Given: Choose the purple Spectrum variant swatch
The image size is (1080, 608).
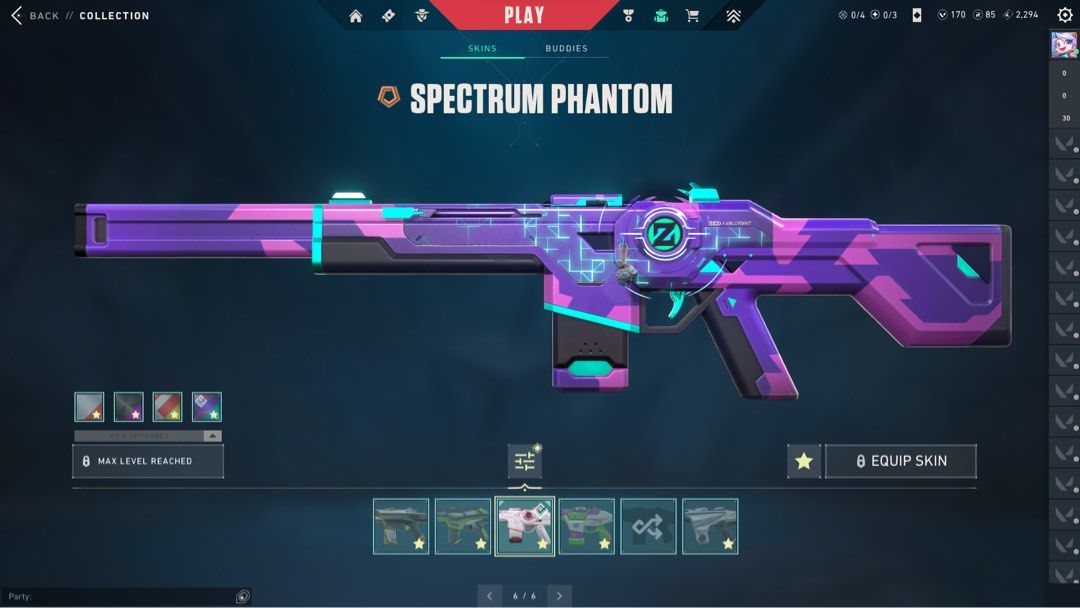Looking at the screenshot, I should coord(207,407).
